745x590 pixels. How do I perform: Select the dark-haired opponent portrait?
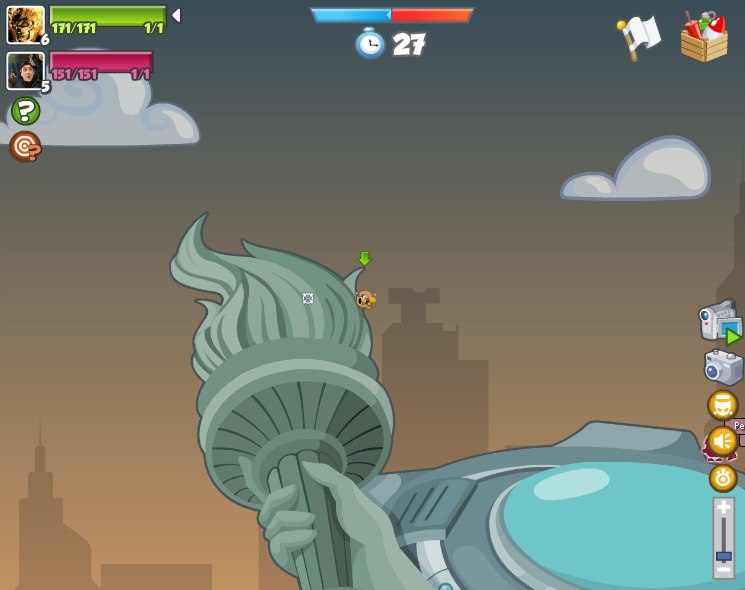coord(25,70)
